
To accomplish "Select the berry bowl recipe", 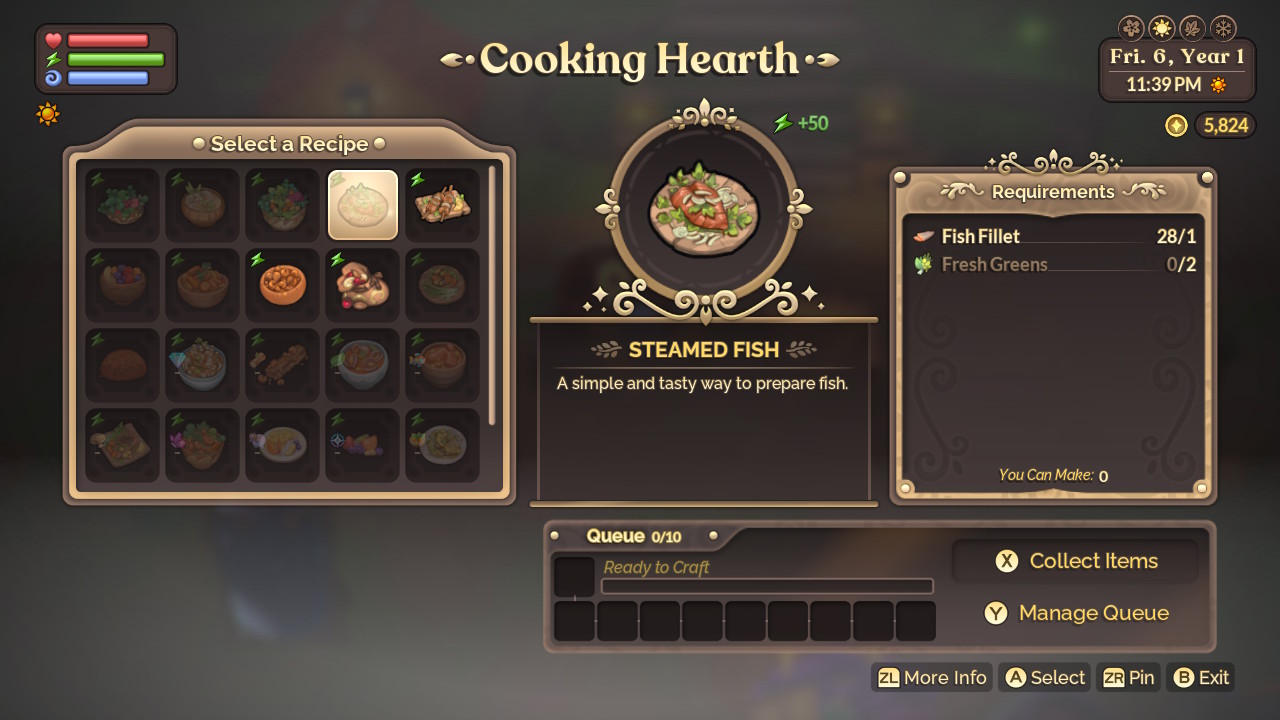I will pyautogui.click(x=123, y=285).
